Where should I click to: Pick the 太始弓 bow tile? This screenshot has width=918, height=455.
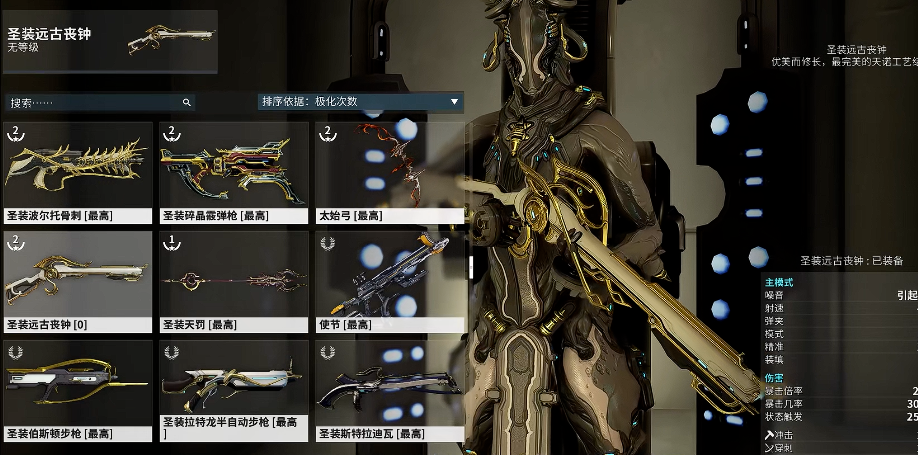[390, 171]
